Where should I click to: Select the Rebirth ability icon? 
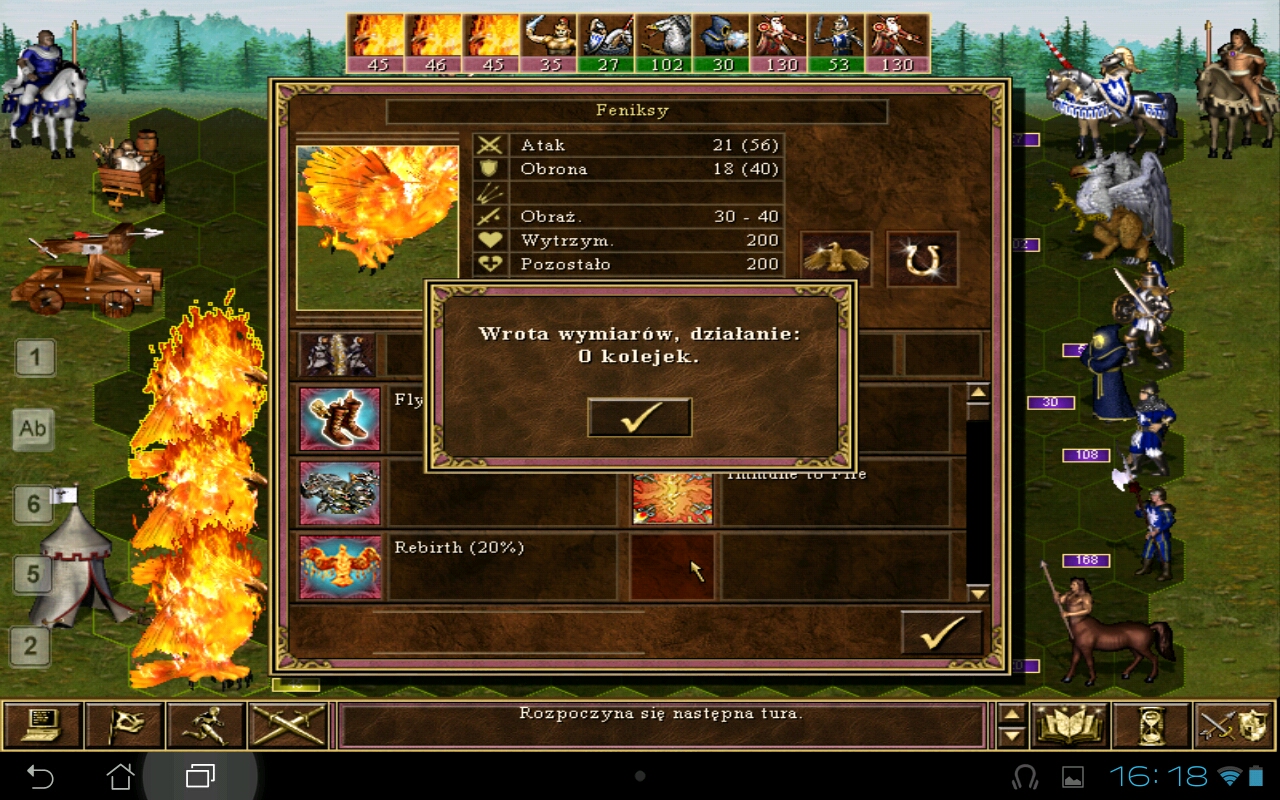point(340,567)
